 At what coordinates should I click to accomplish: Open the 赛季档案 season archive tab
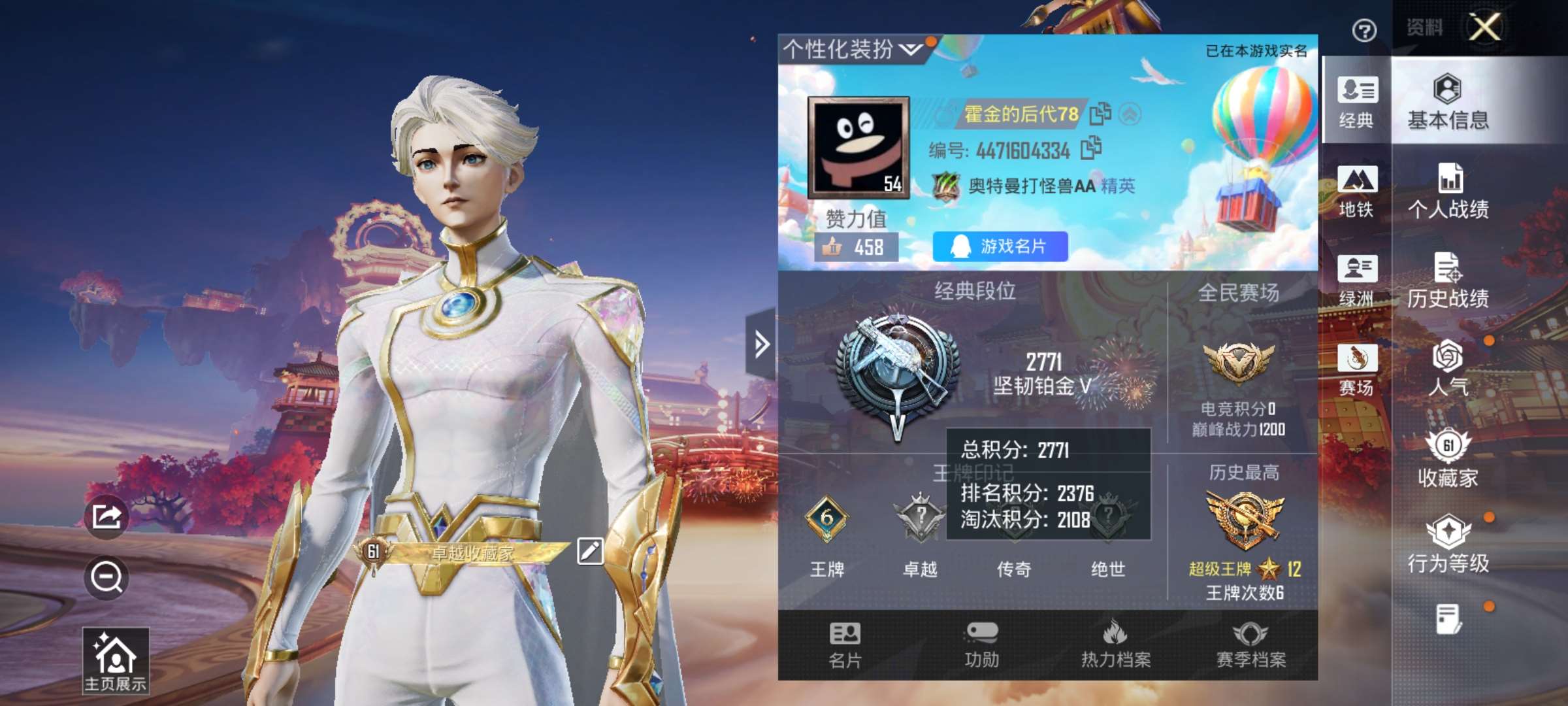tap(1250, 645)
